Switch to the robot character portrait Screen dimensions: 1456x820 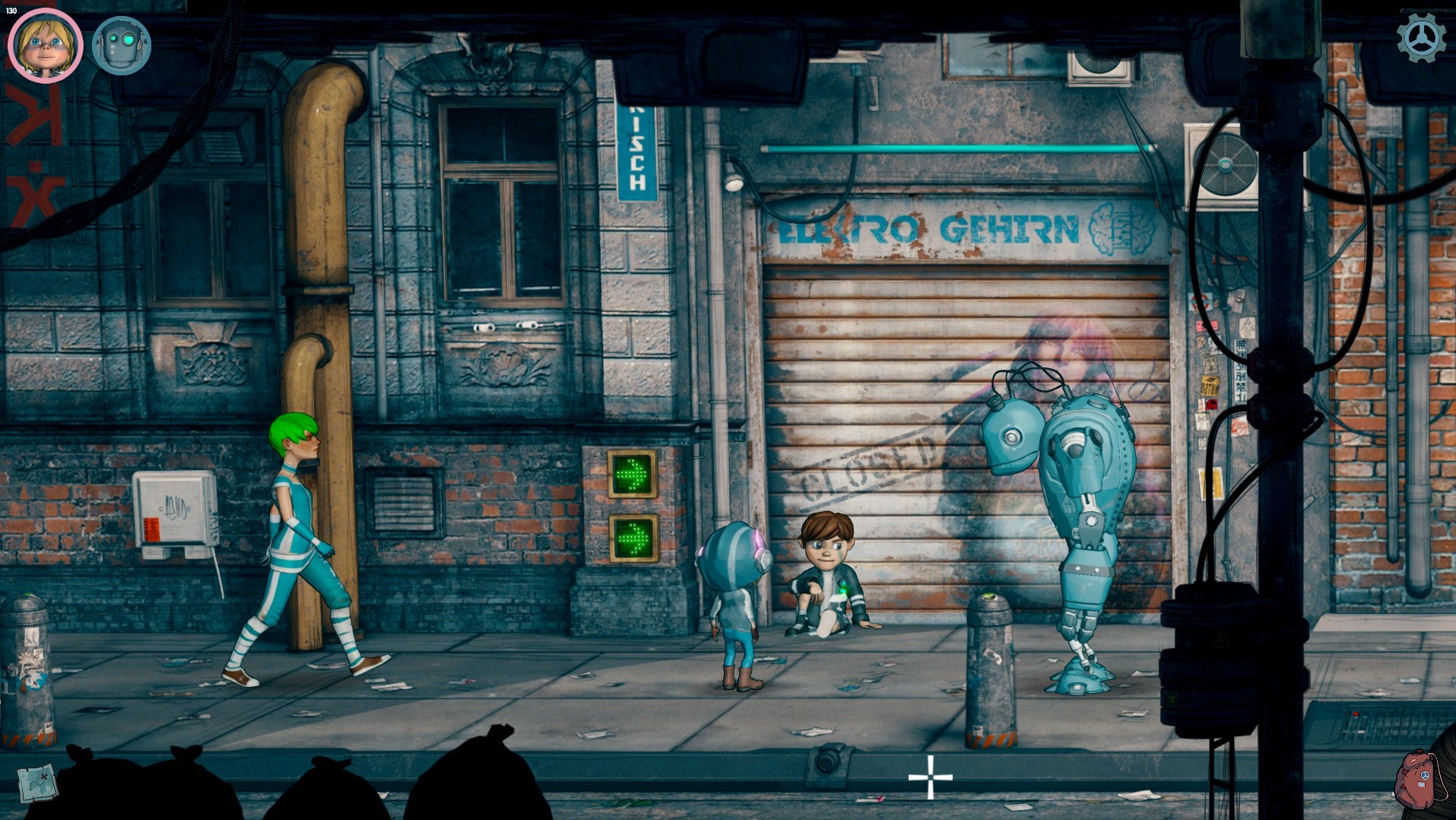point(122,46)
